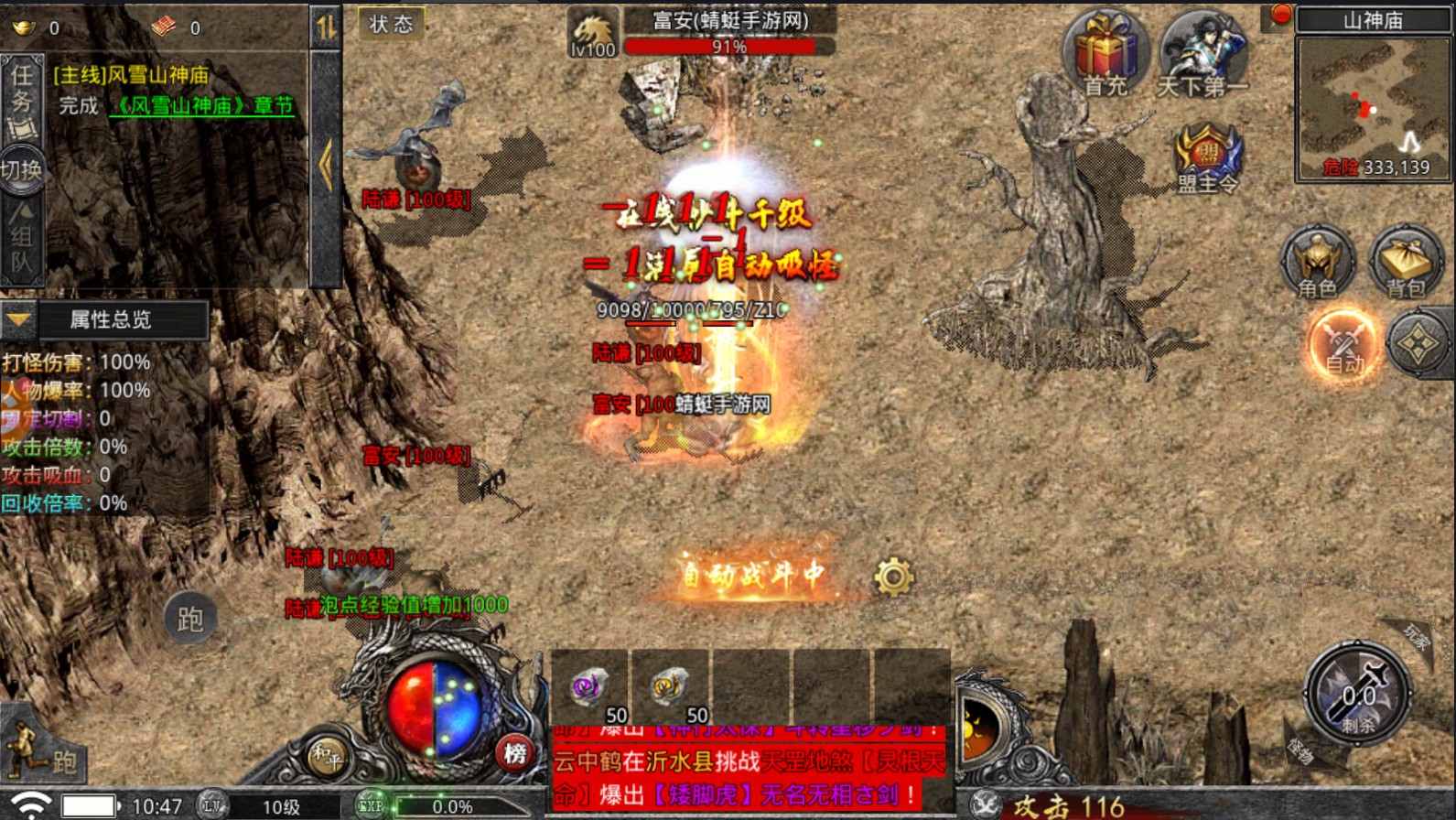Change the 和平 attack mode
Image resolution: width=1456 pixels, height=820 pixels.
point(326,756)
